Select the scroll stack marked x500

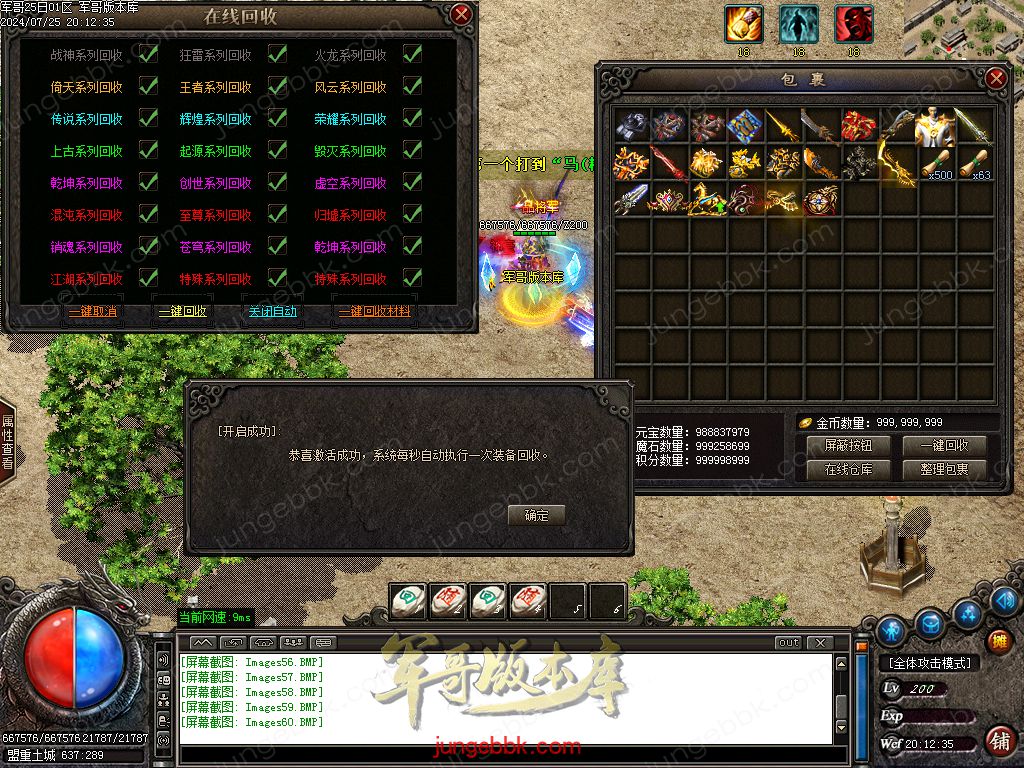pyautogui.click(x=935, y=163)
